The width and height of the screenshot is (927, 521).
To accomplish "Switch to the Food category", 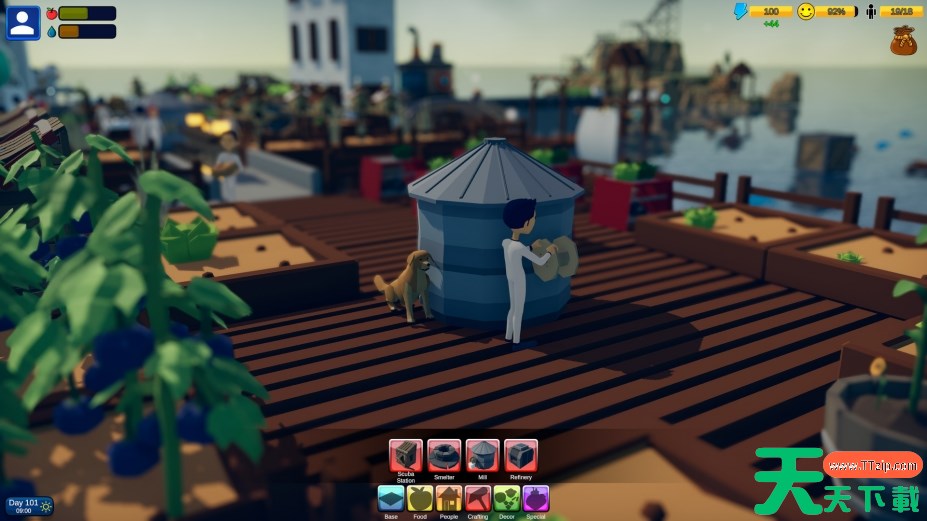I will (x=420, y=498).
